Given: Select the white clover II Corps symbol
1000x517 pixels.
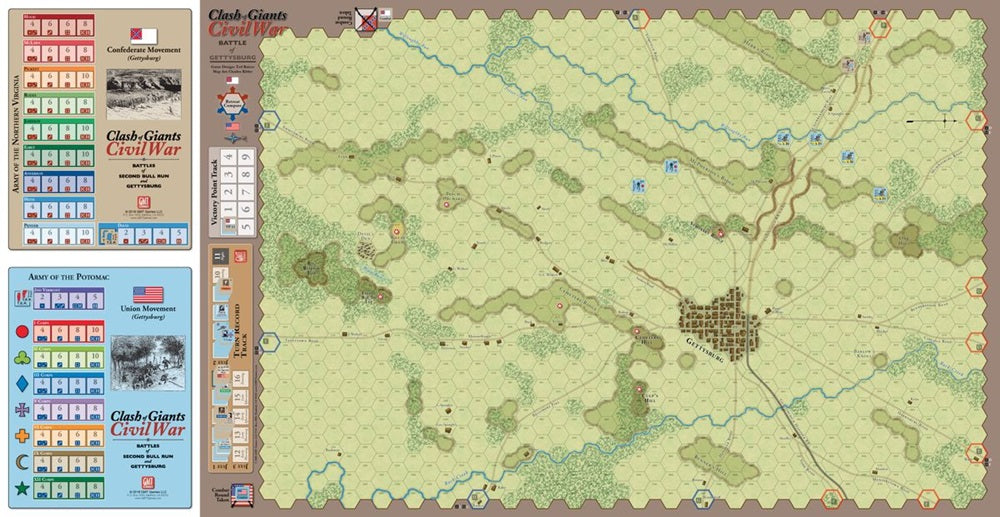Looking at the screenshot, I should point(21,356).
